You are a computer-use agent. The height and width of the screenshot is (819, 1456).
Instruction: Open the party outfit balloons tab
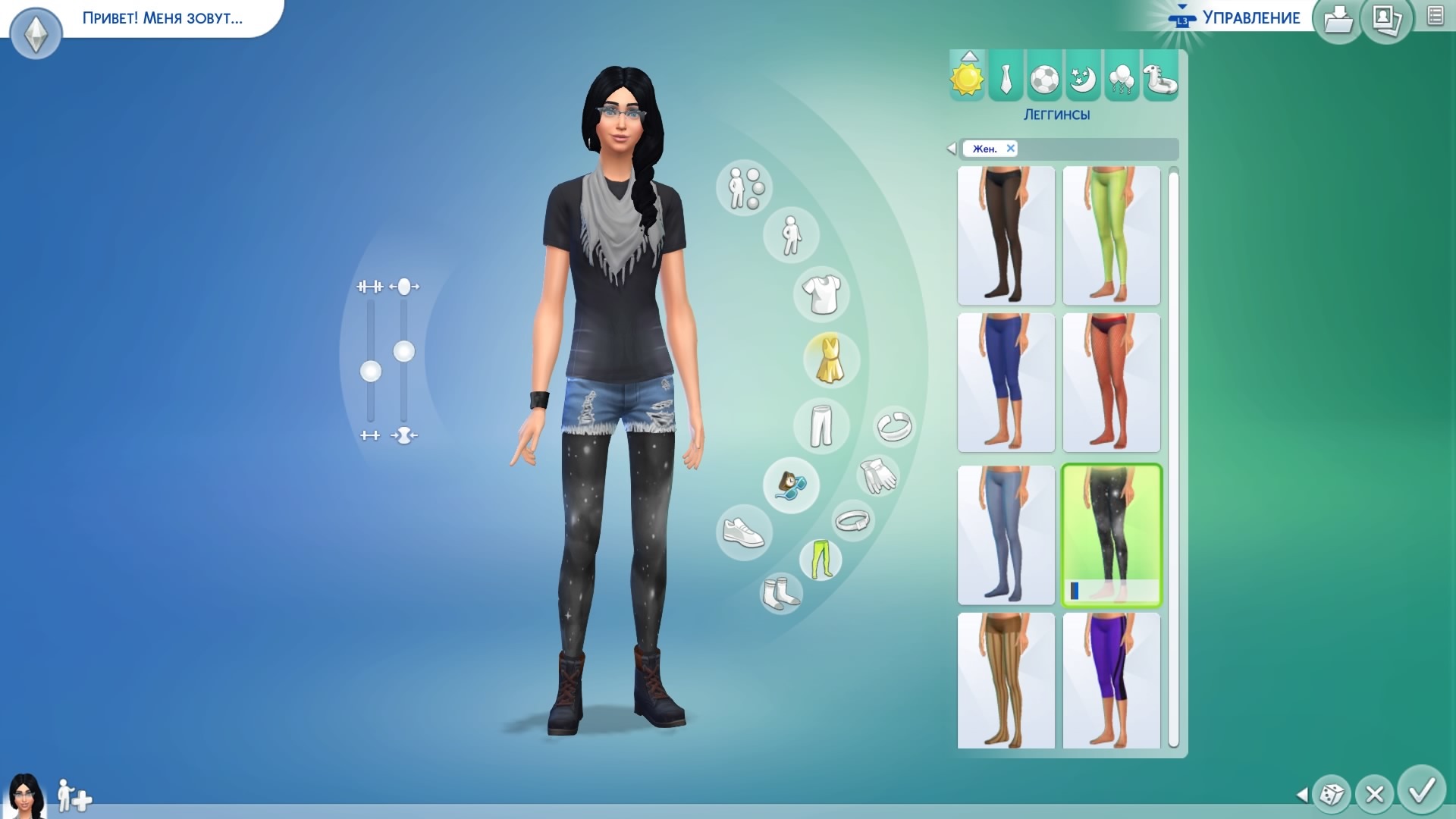(1122, 77)
